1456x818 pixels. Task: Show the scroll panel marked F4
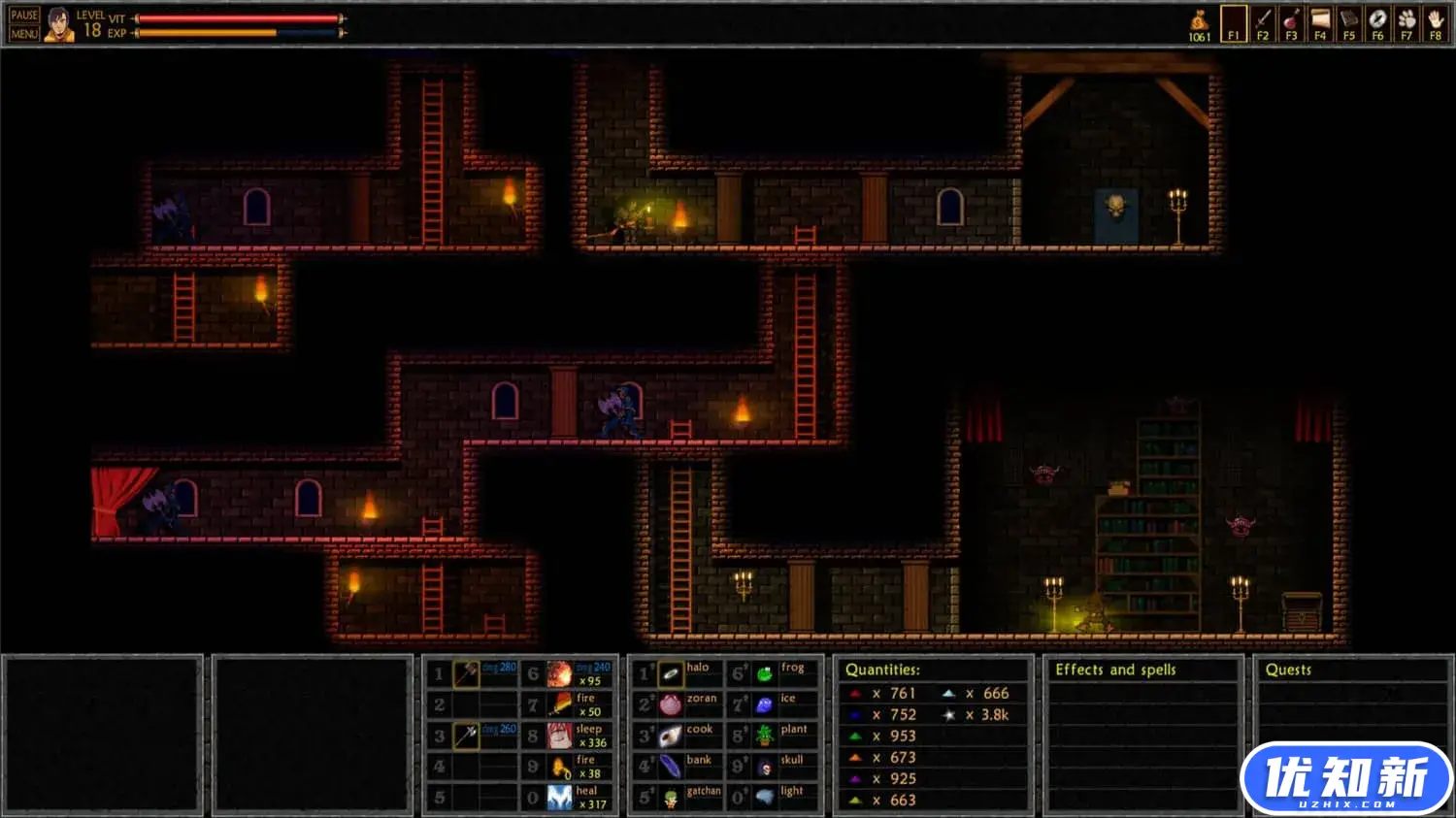(1320, 23)
